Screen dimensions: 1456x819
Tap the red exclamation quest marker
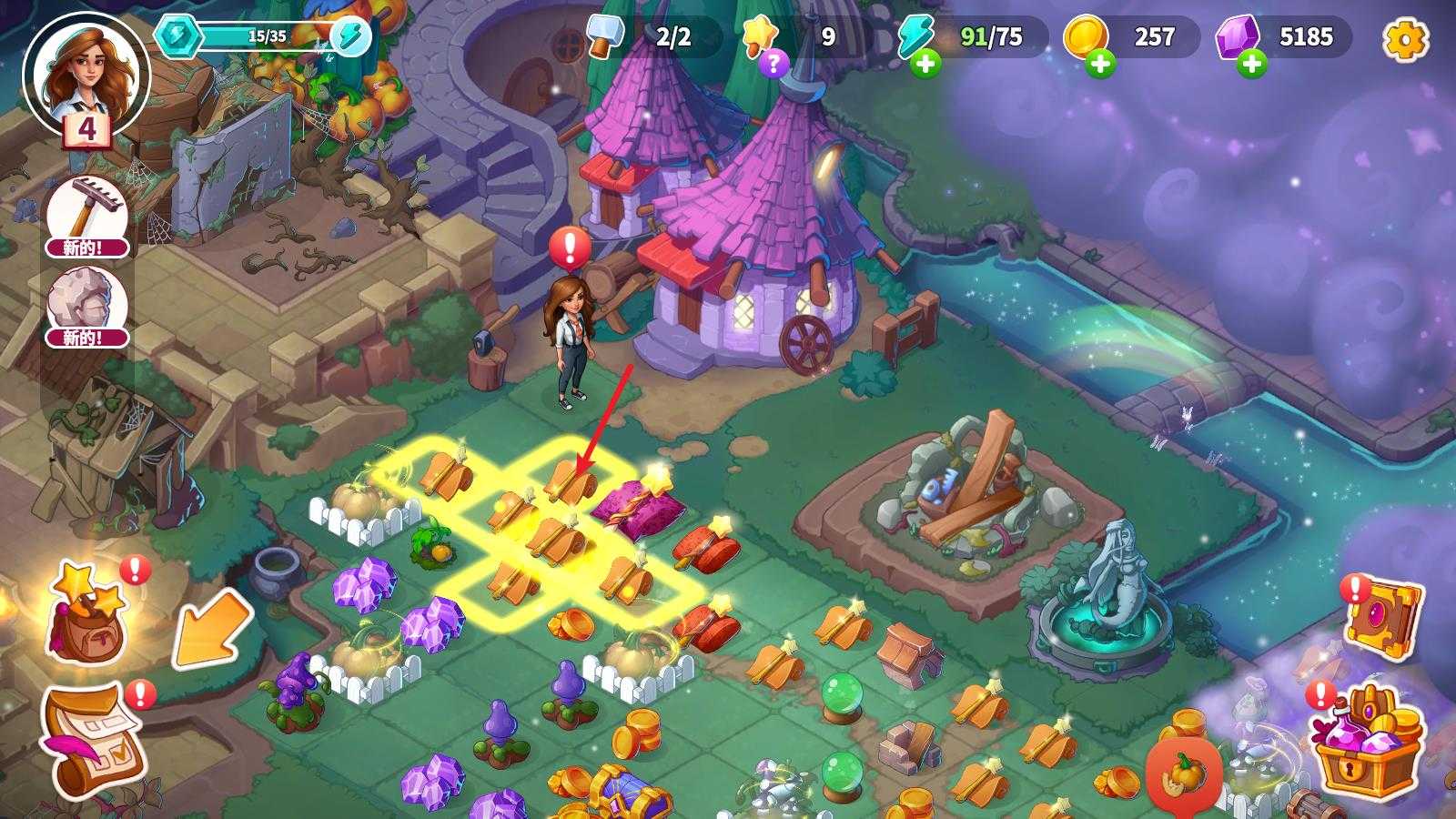point(571,247)
